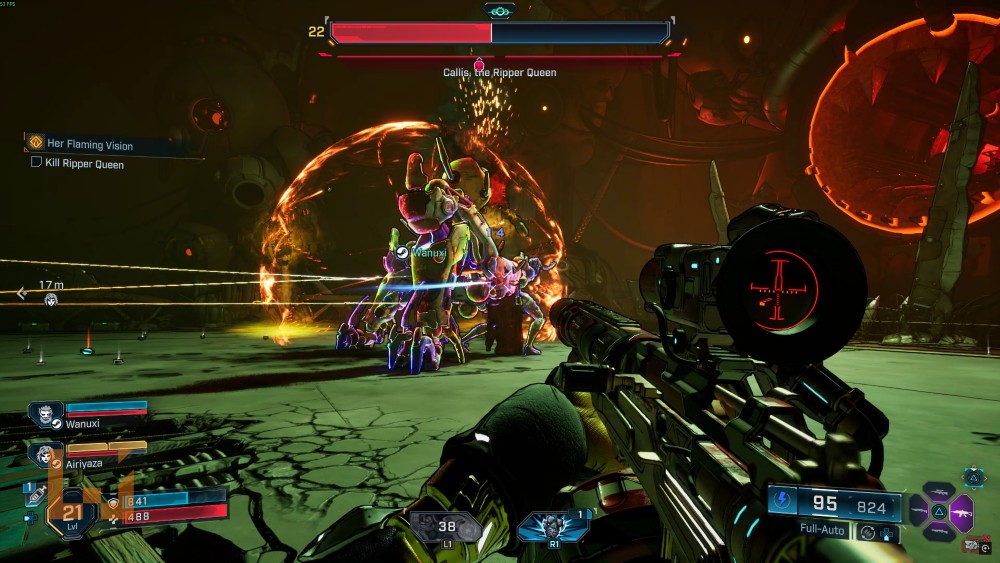This screenshot has width=1000, height=563.
Task: Switch to the left weapon wheel slot
Action: coord(917,512)
